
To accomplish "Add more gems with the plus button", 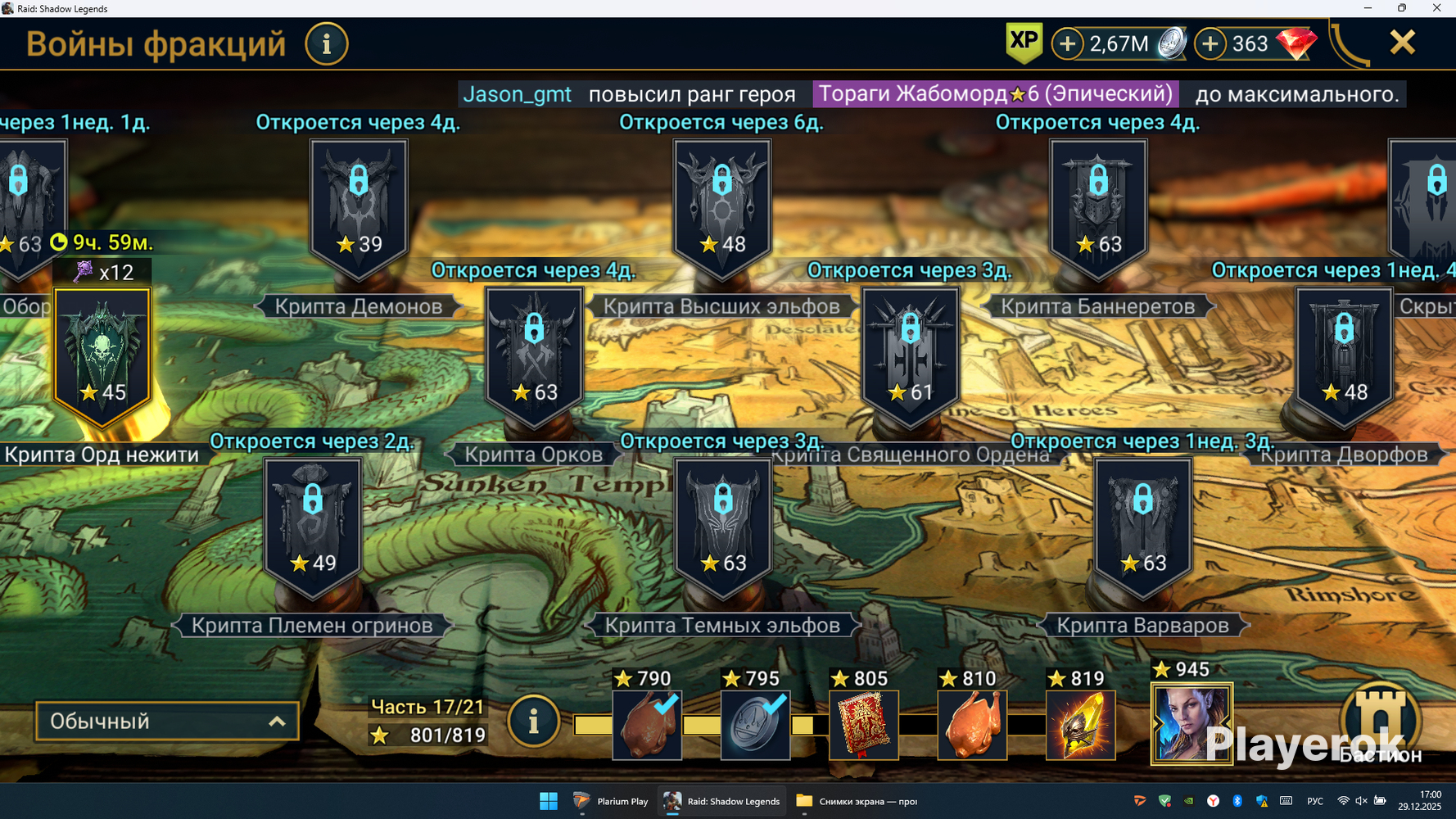I will point(1210,43).
